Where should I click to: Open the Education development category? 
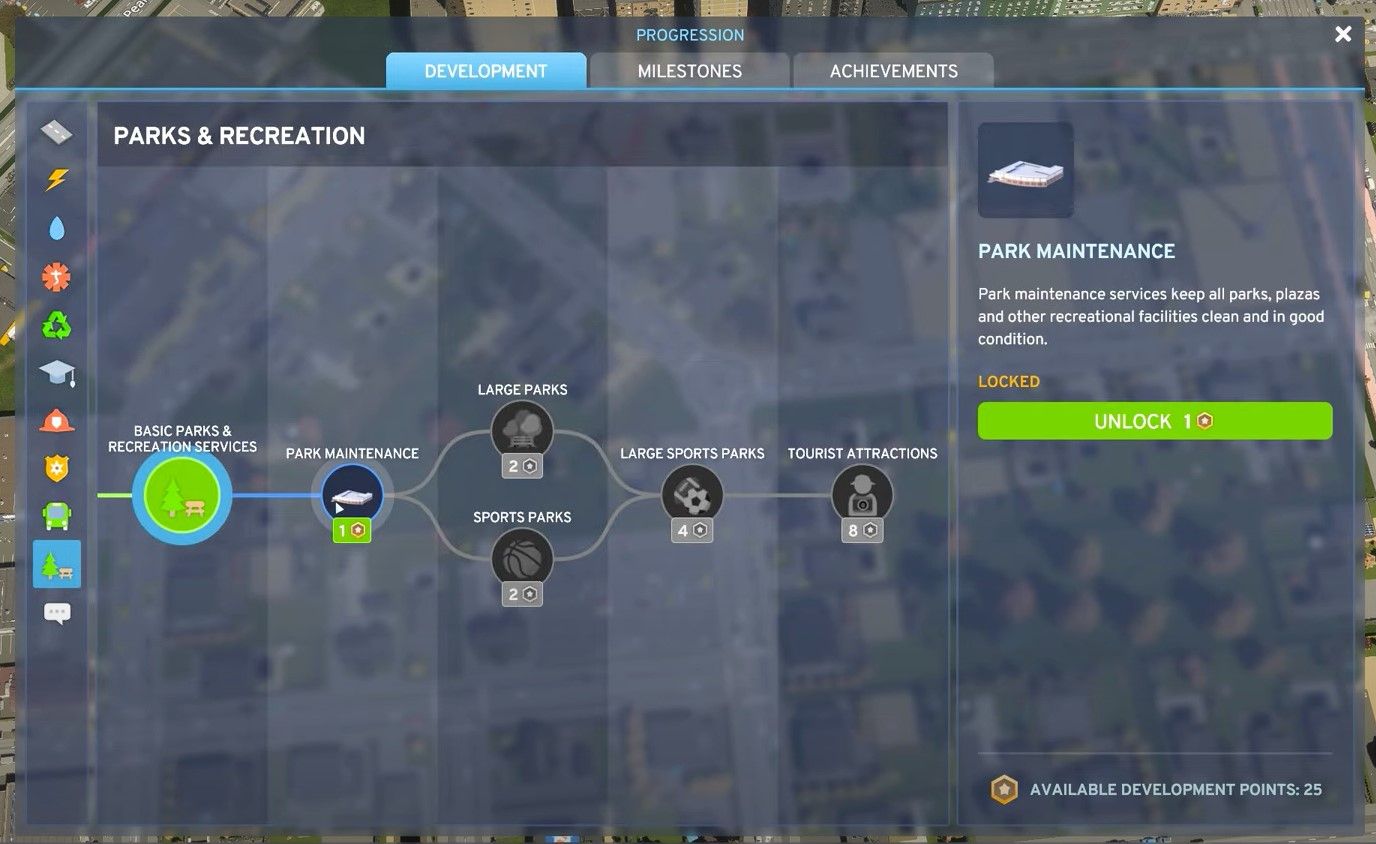57,371
